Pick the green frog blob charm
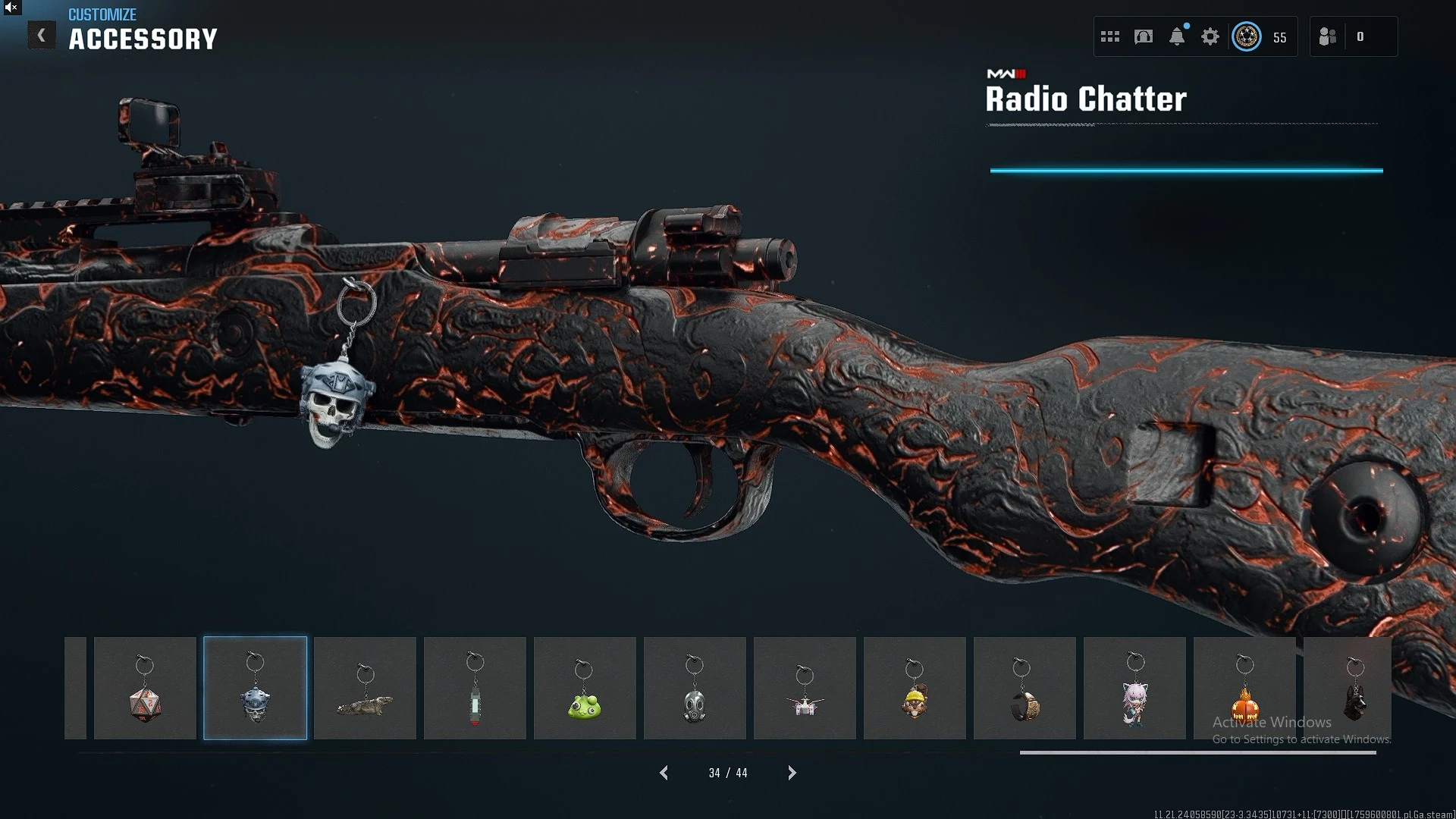The width and height of the screenshot is (1456, 819). (x=585, y=689)
